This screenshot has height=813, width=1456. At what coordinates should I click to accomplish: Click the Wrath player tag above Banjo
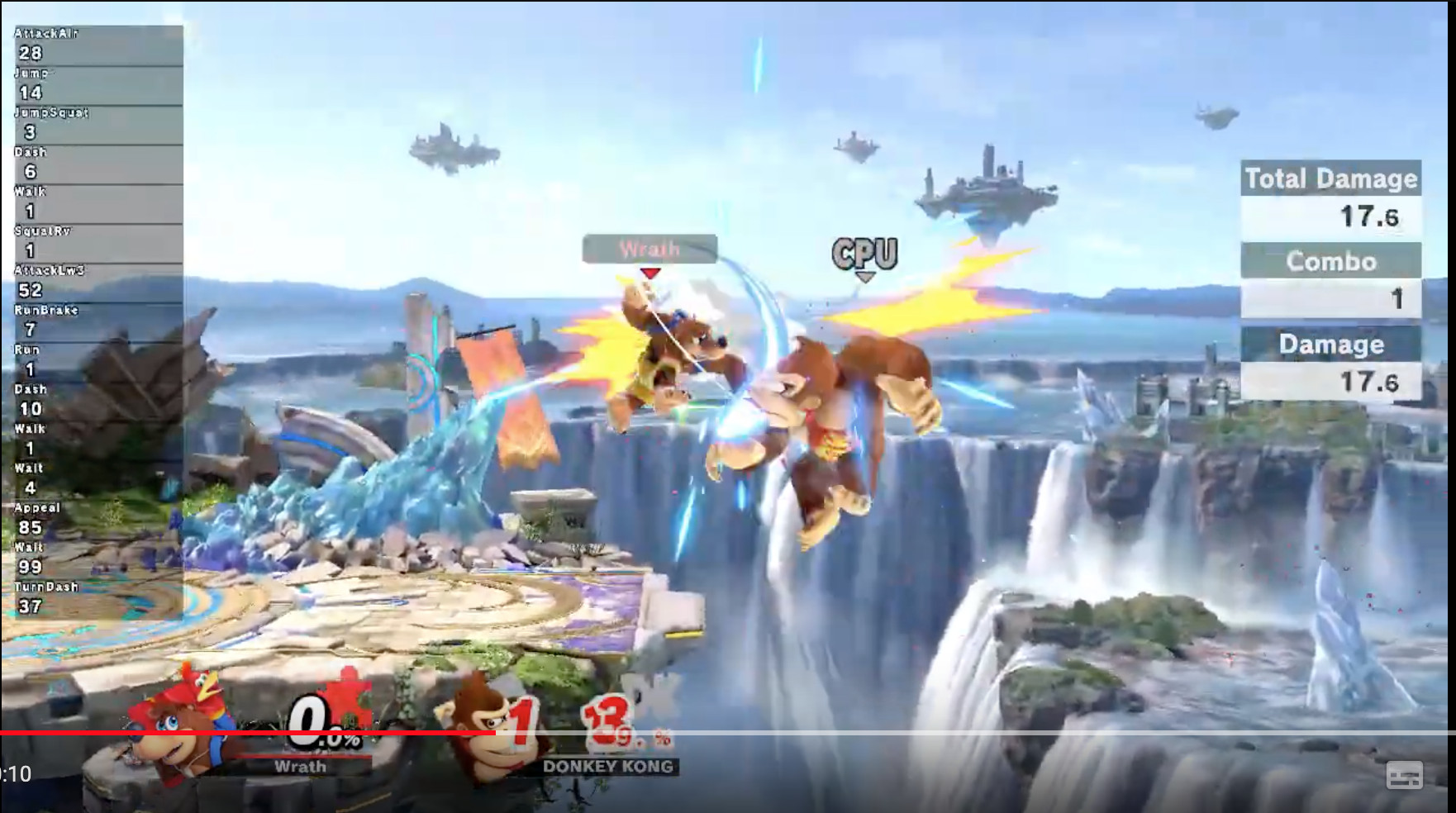[x=650, y=250]
